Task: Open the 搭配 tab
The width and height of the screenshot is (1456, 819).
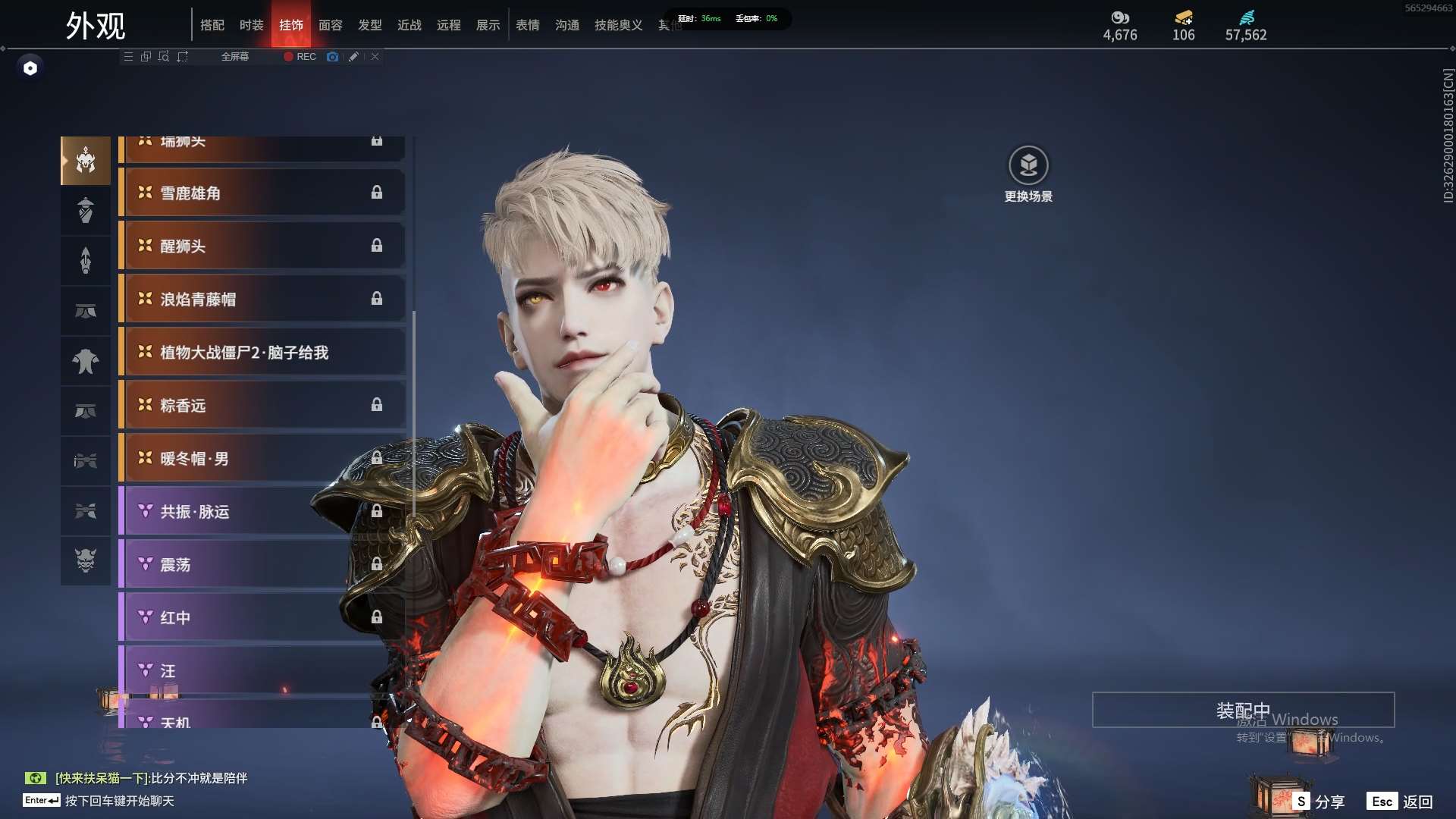Action: [x=212, y=25]
